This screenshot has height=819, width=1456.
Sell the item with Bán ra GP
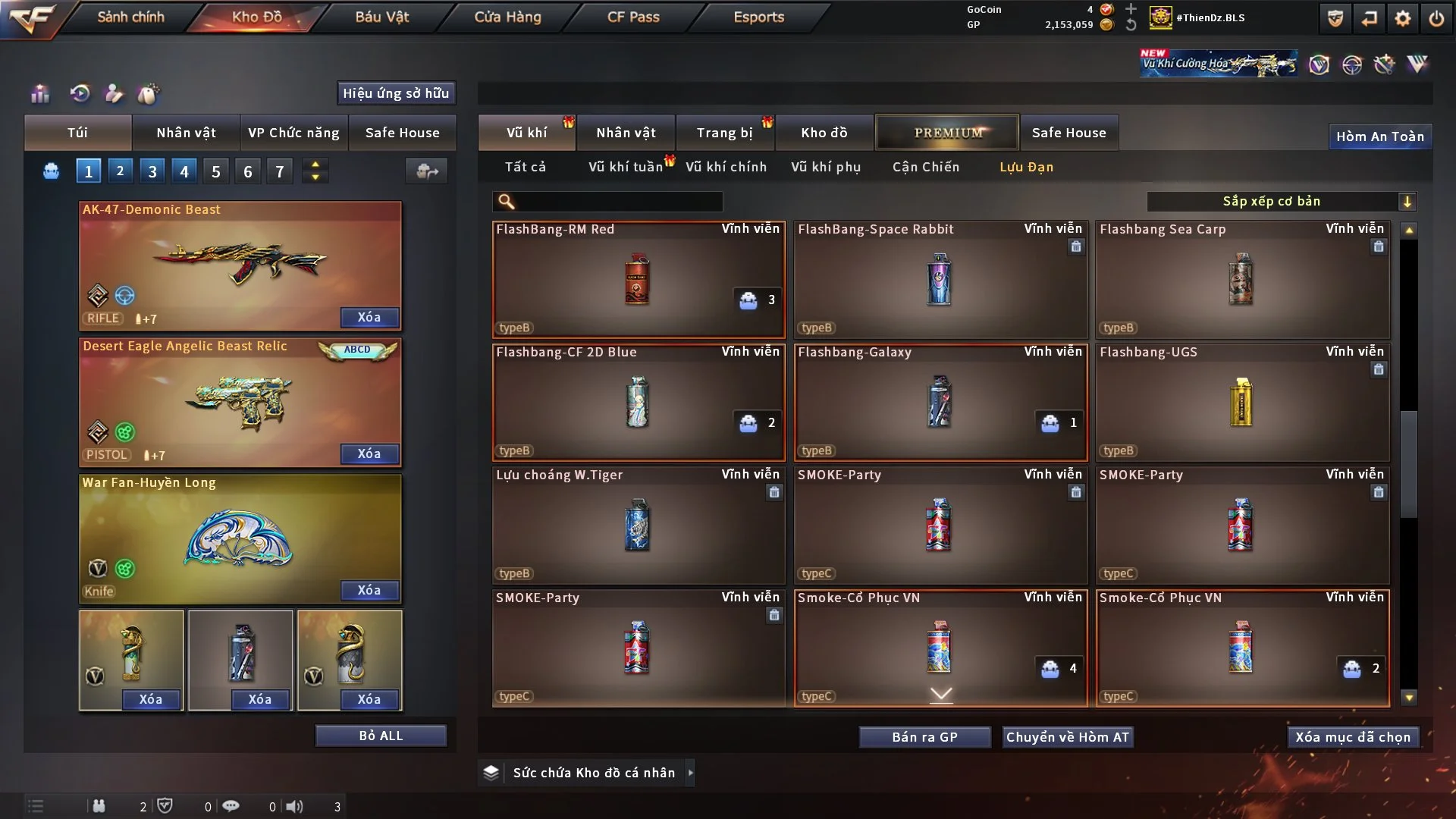click(924, 737)
